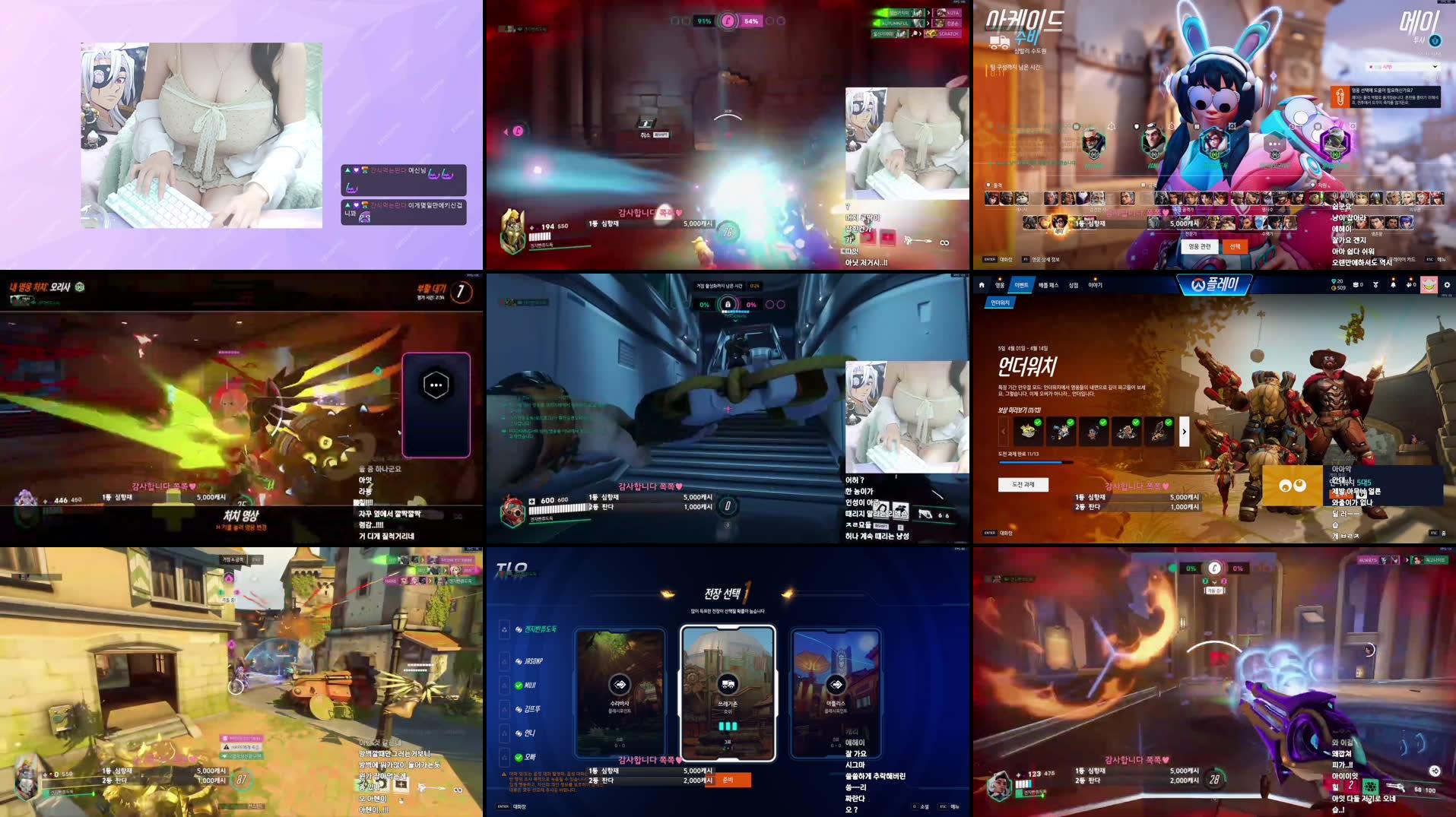Screen dimensions: 1456x817
Task: Open the hero filter dropdown on the select screen
Action: [1401, 66]
